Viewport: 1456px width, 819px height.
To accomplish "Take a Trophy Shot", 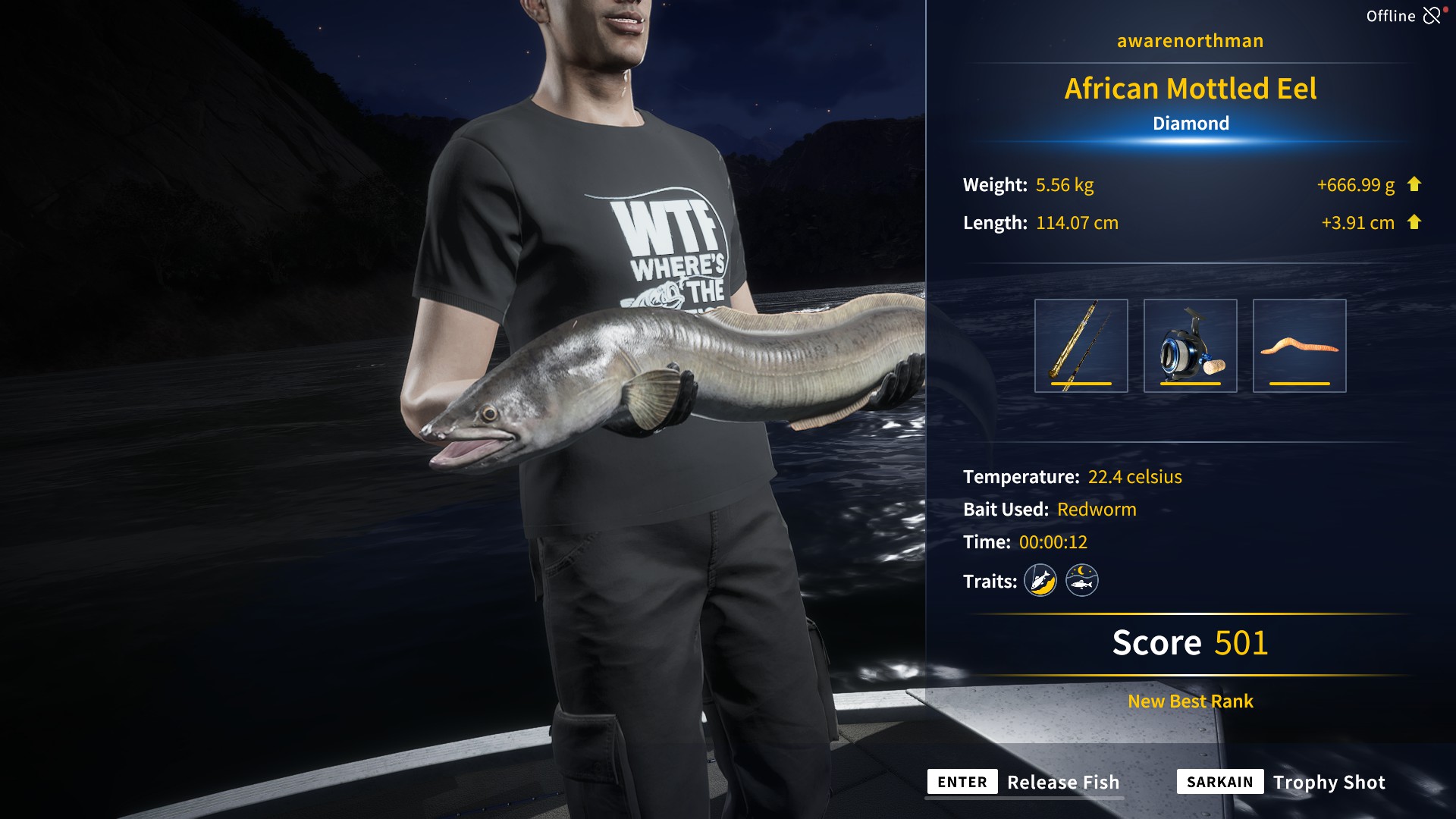I will tap(1329, 782).
